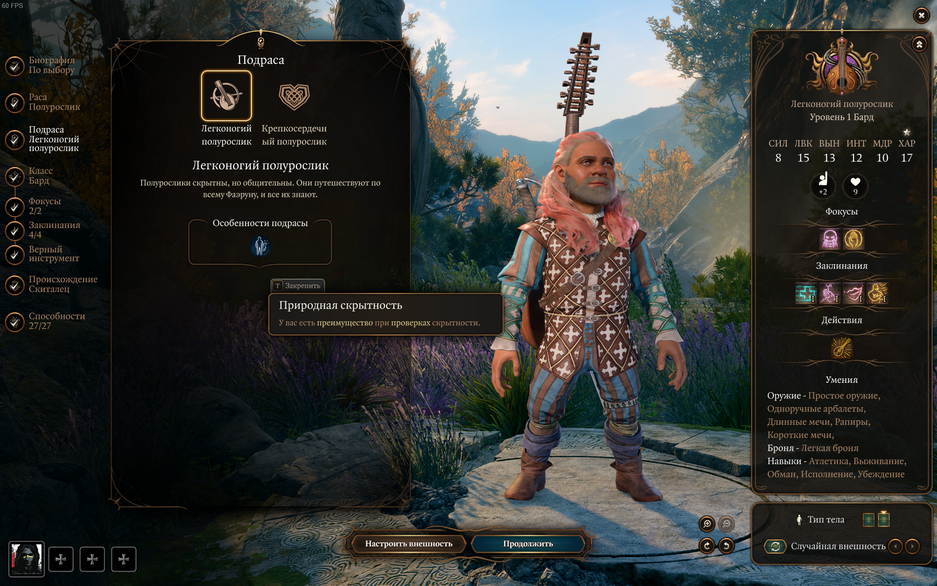Collapse the character summary panel
Viewport: 937px width, 586px height.
click(x=919, y=44)
